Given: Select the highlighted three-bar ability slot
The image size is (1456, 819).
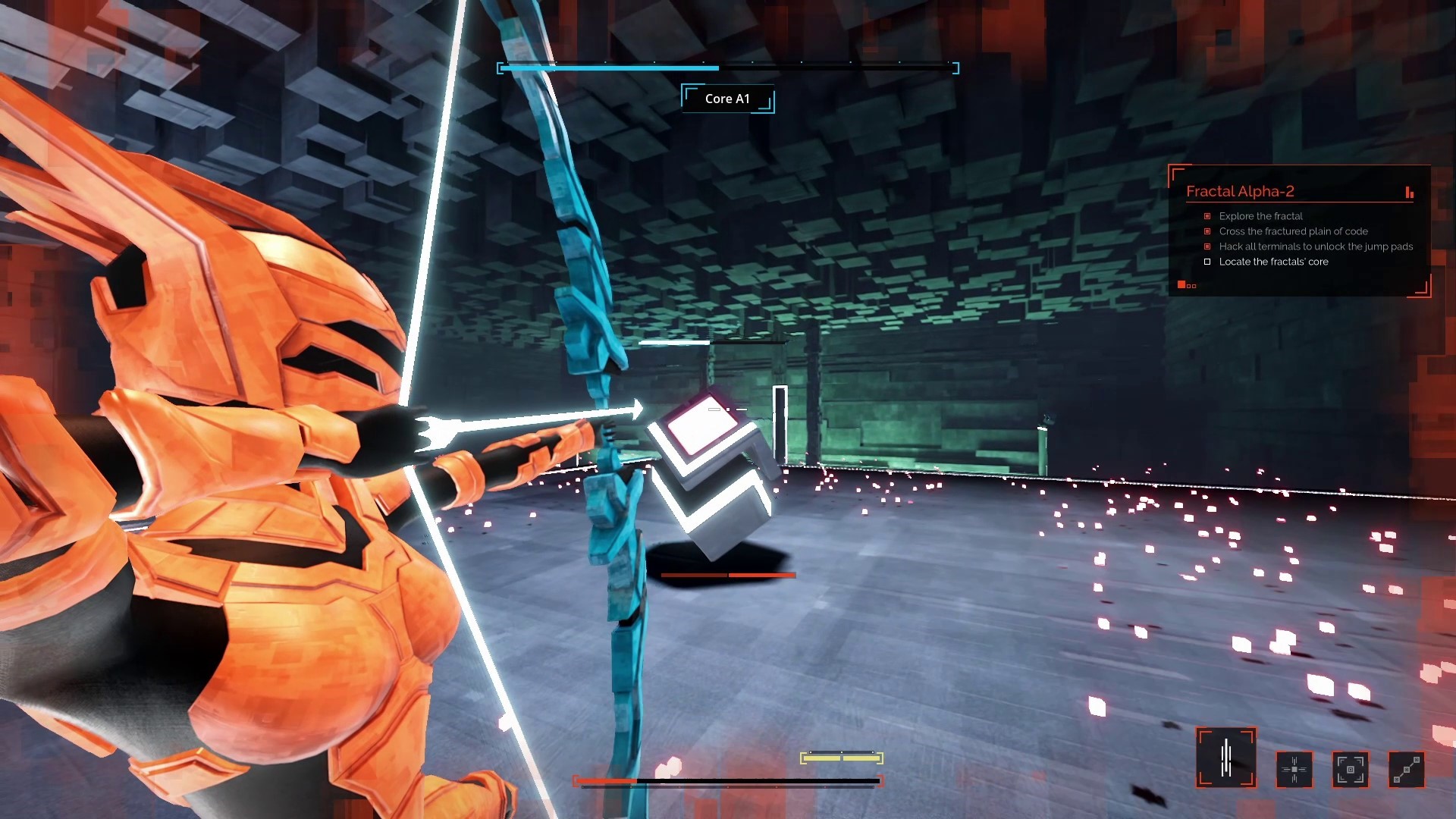Looking at the screenshot, I should [x=1225, y=757].
